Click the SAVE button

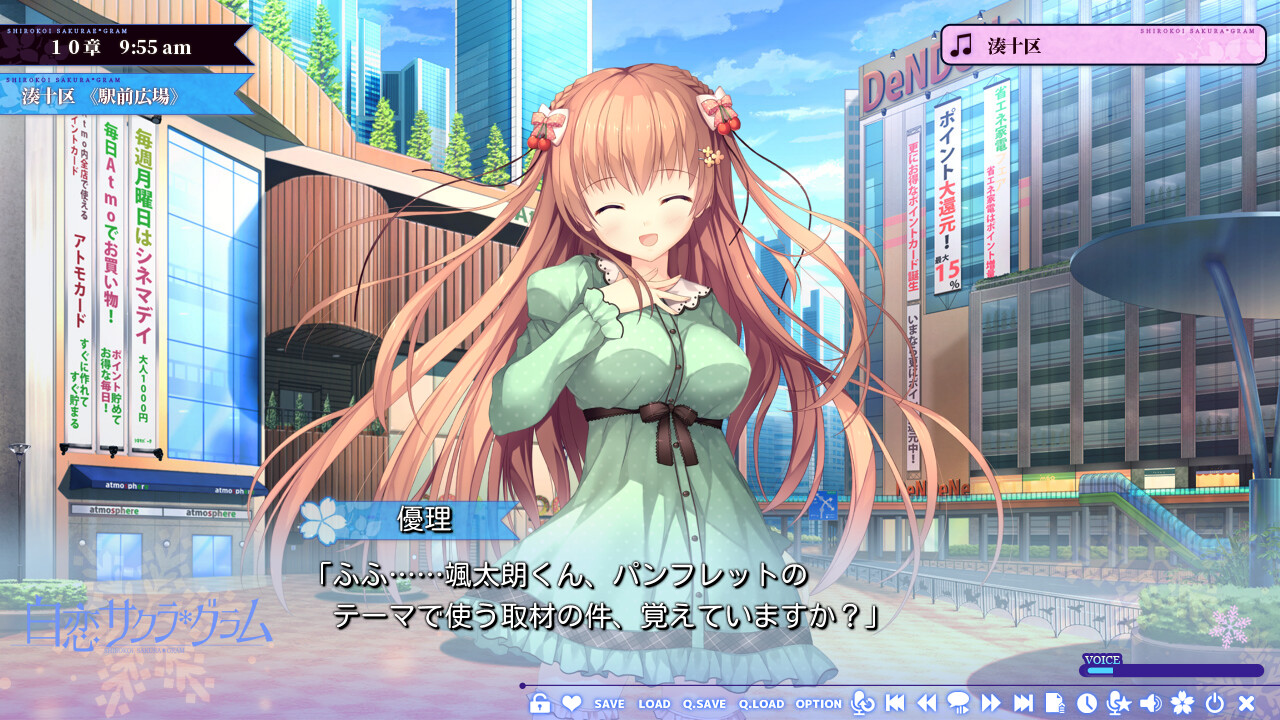pyautogui.click(x=609, y=703)
